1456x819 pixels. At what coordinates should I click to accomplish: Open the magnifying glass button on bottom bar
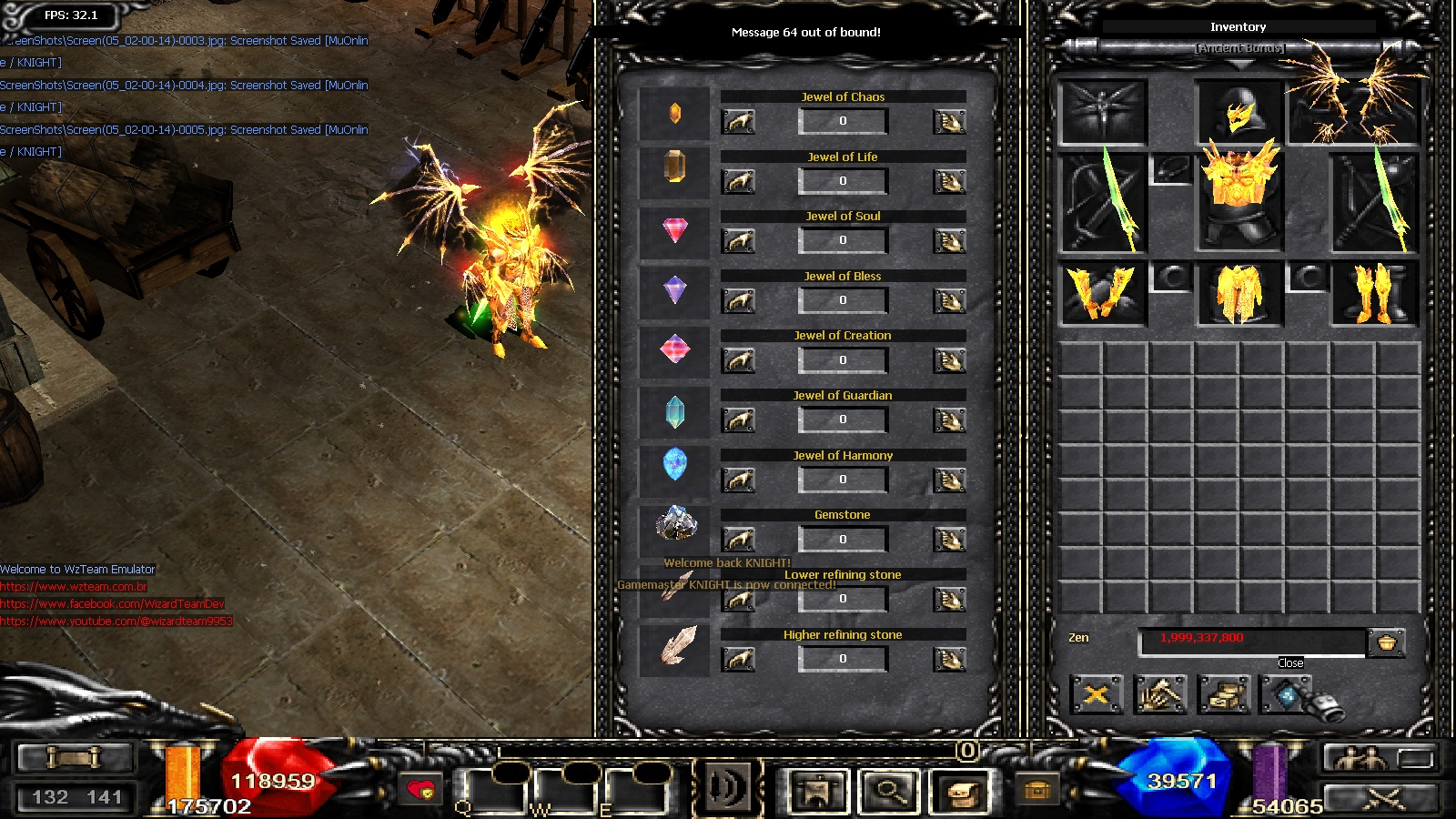pos(888,791)
